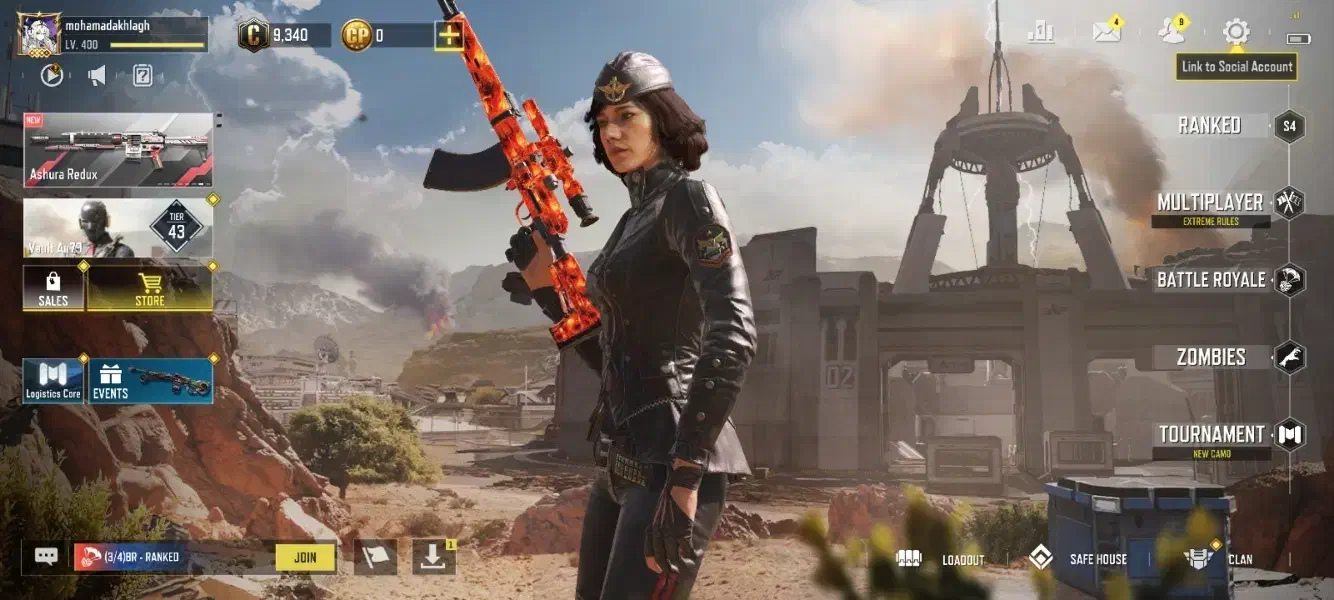Image resolution: width=1334 pixels, height=600 pixels.
Task: Open the Clan menu
Action: pos(1217,559)
